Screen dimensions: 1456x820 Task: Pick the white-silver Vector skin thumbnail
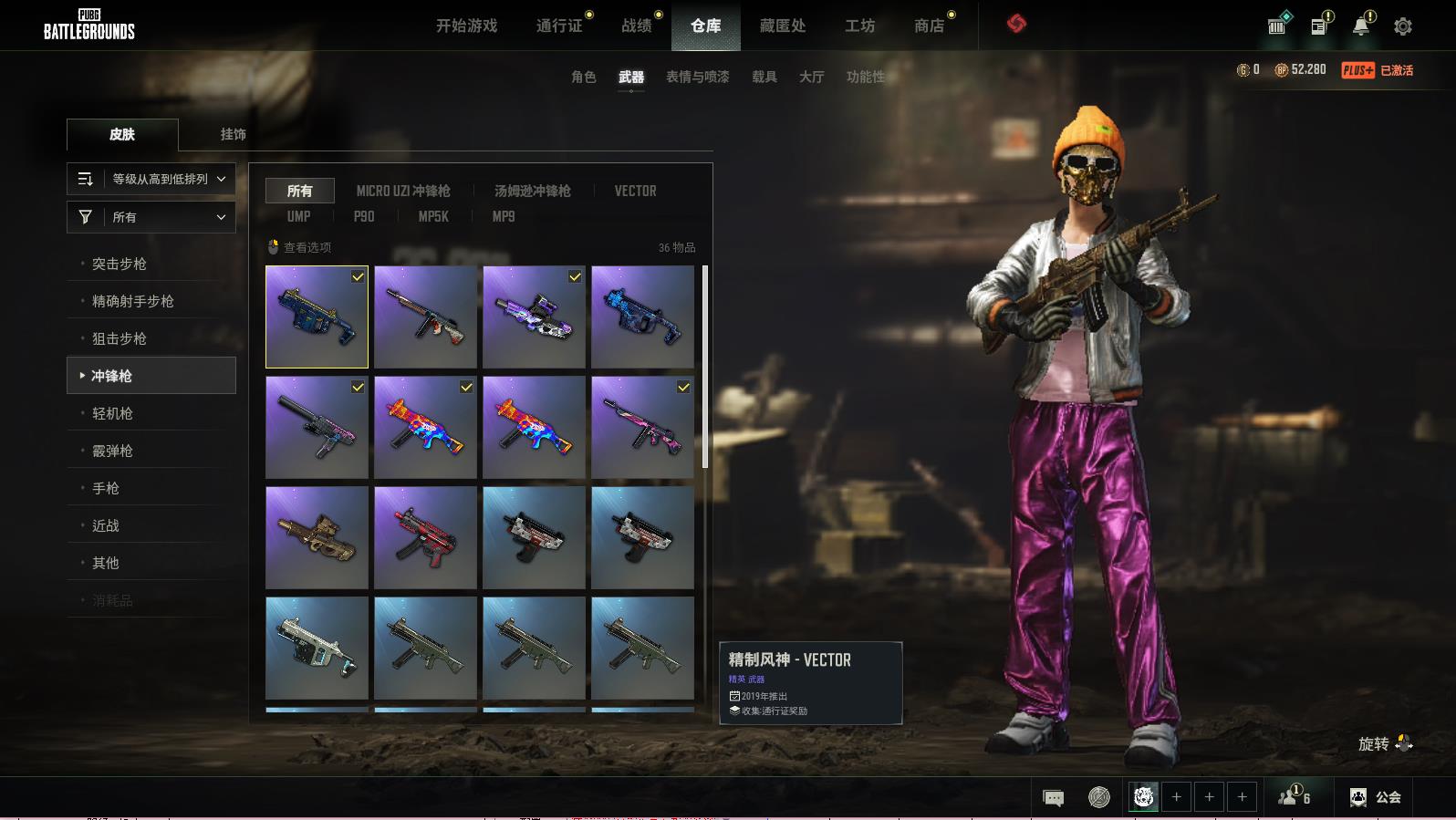tap(317, 648)
